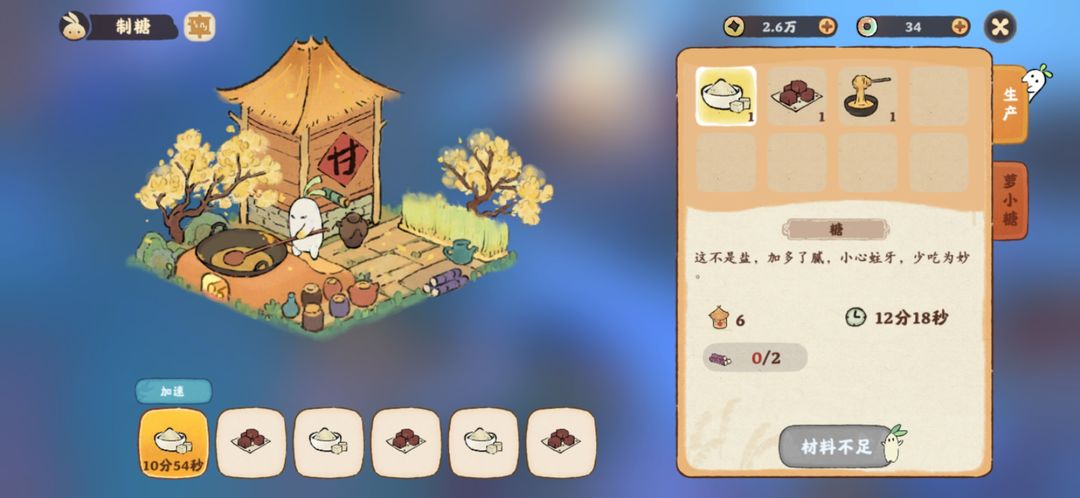
Task: Open the puzzle-piece icon beside 制糖
Action: coord(199,27)
